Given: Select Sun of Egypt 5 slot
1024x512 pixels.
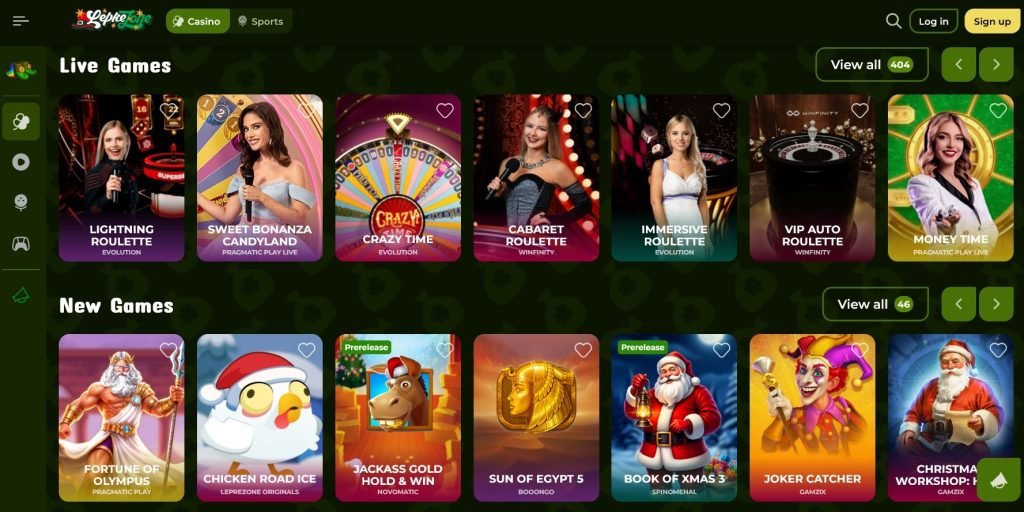Looking at the screenshot, I should 536,417.
